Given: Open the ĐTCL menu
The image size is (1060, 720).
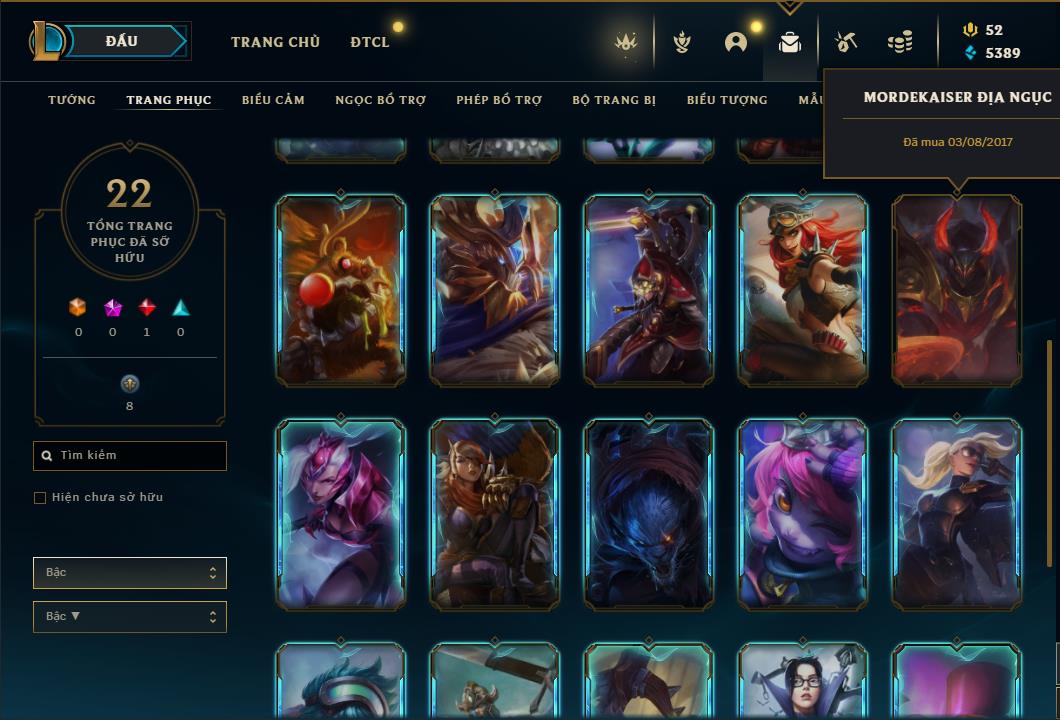Looking at the screenshot, I should click(x=370, y=42).
